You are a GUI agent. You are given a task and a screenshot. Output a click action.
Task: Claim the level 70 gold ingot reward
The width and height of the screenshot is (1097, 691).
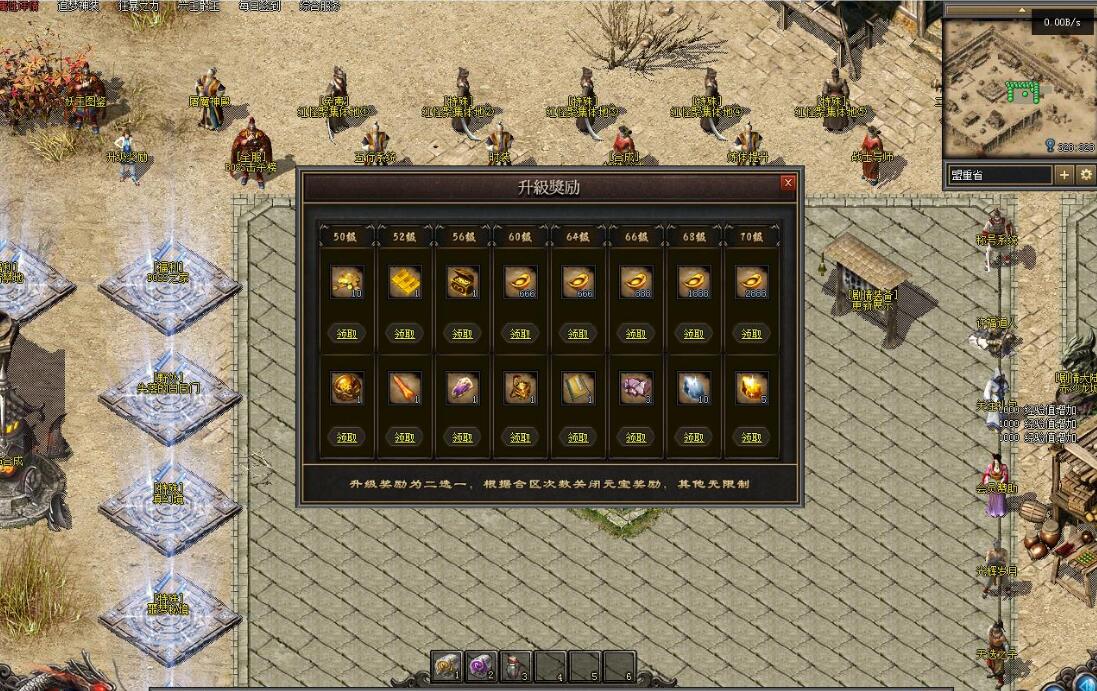click(x=752, y=333)
